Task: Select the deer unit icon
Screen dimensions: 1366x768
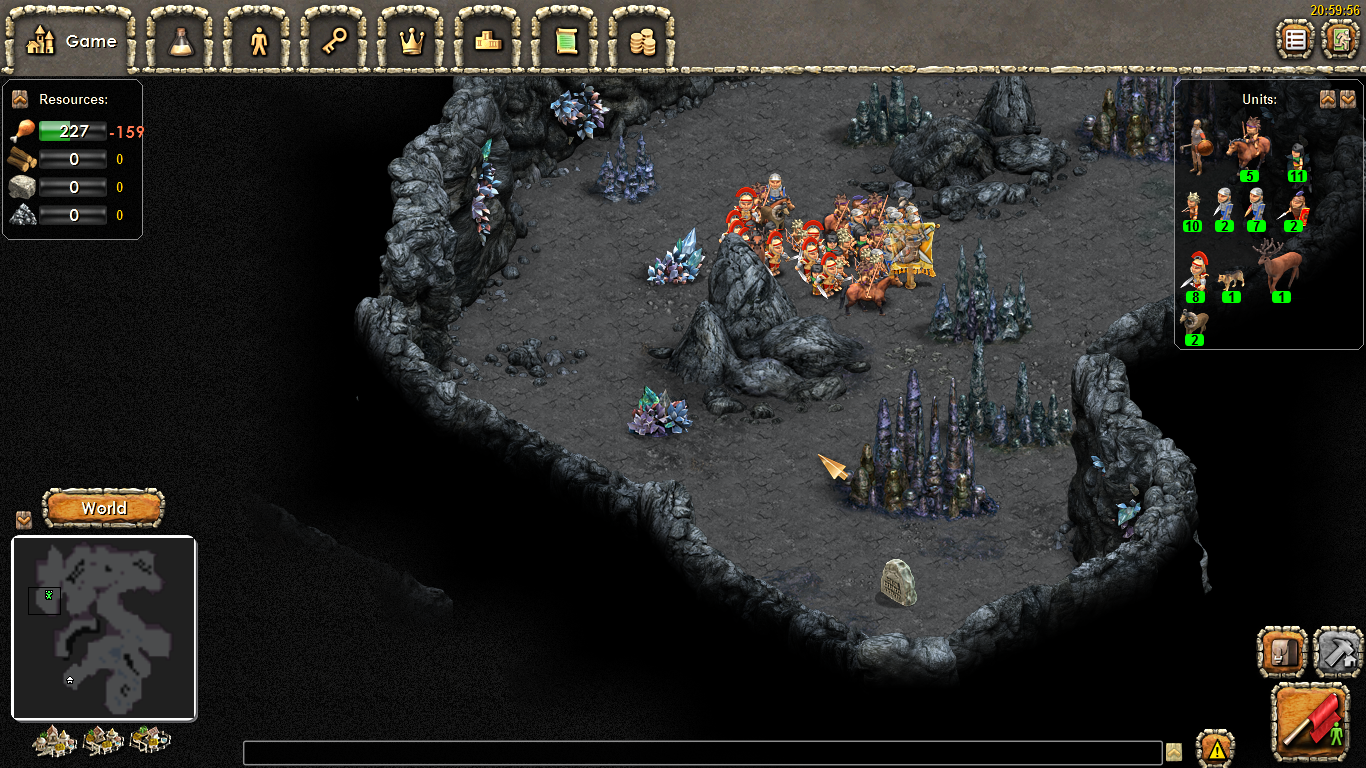Action: pyautogui.click(x=1280, y=268)
